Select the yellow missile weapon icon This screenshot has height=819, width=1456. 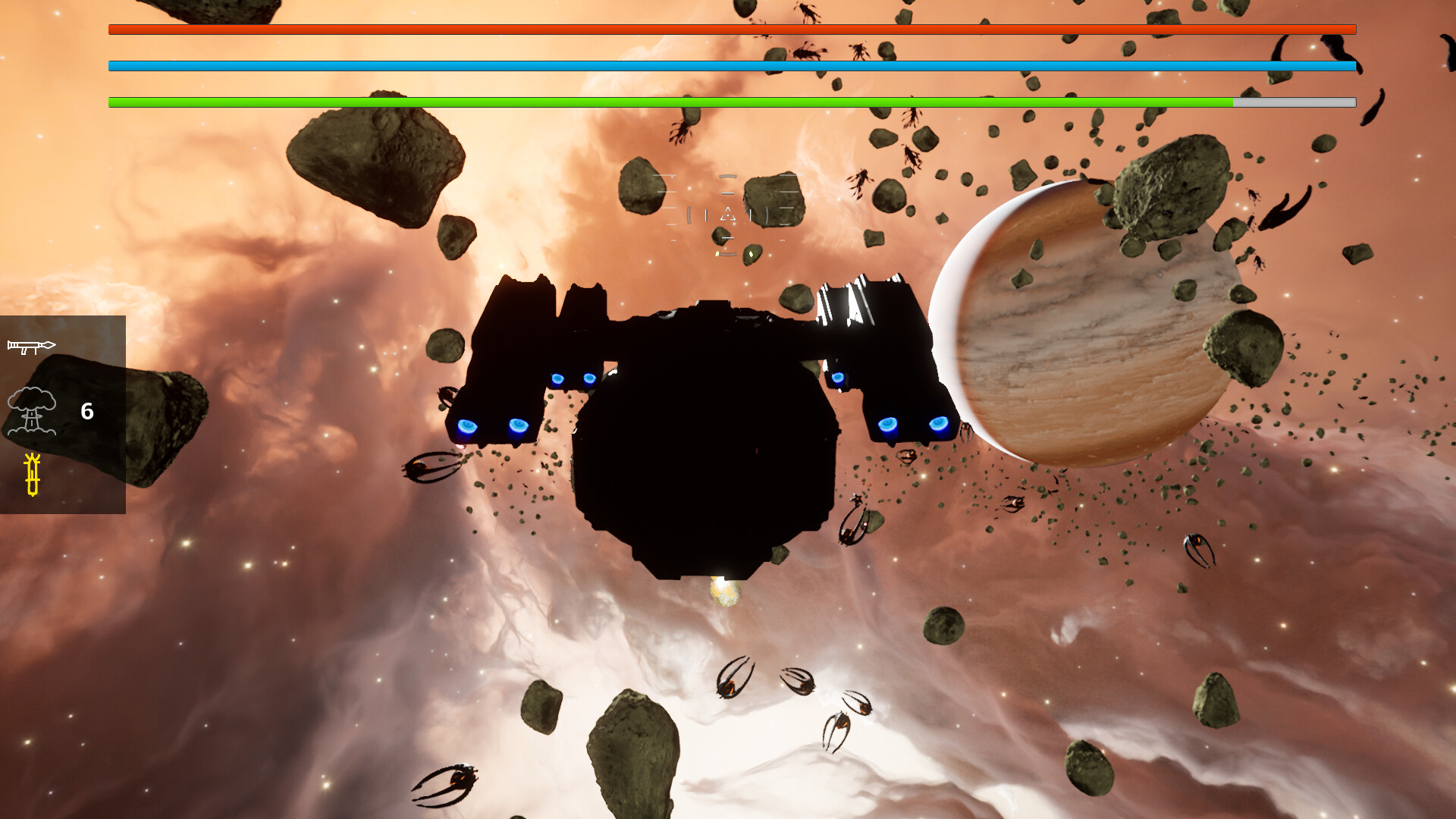33,474
